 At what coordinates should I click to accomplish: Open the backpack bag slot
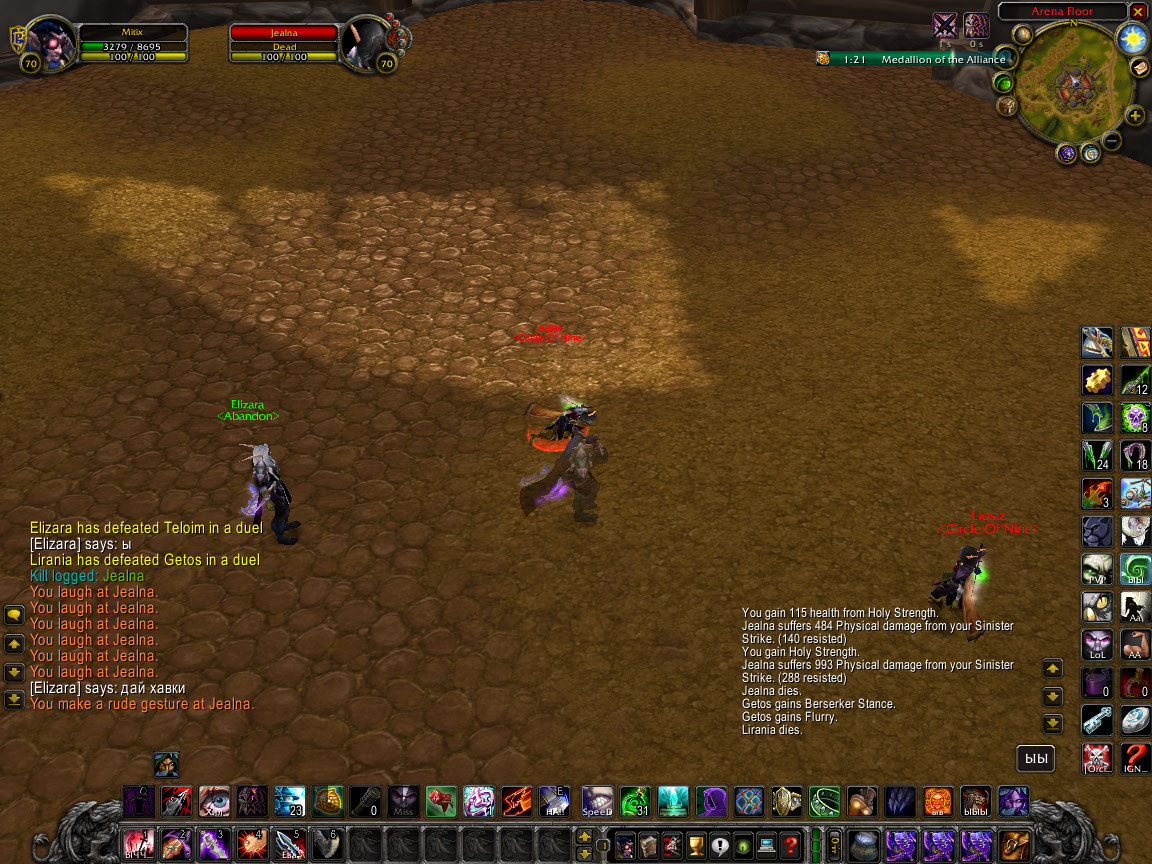pos(1015,845)
